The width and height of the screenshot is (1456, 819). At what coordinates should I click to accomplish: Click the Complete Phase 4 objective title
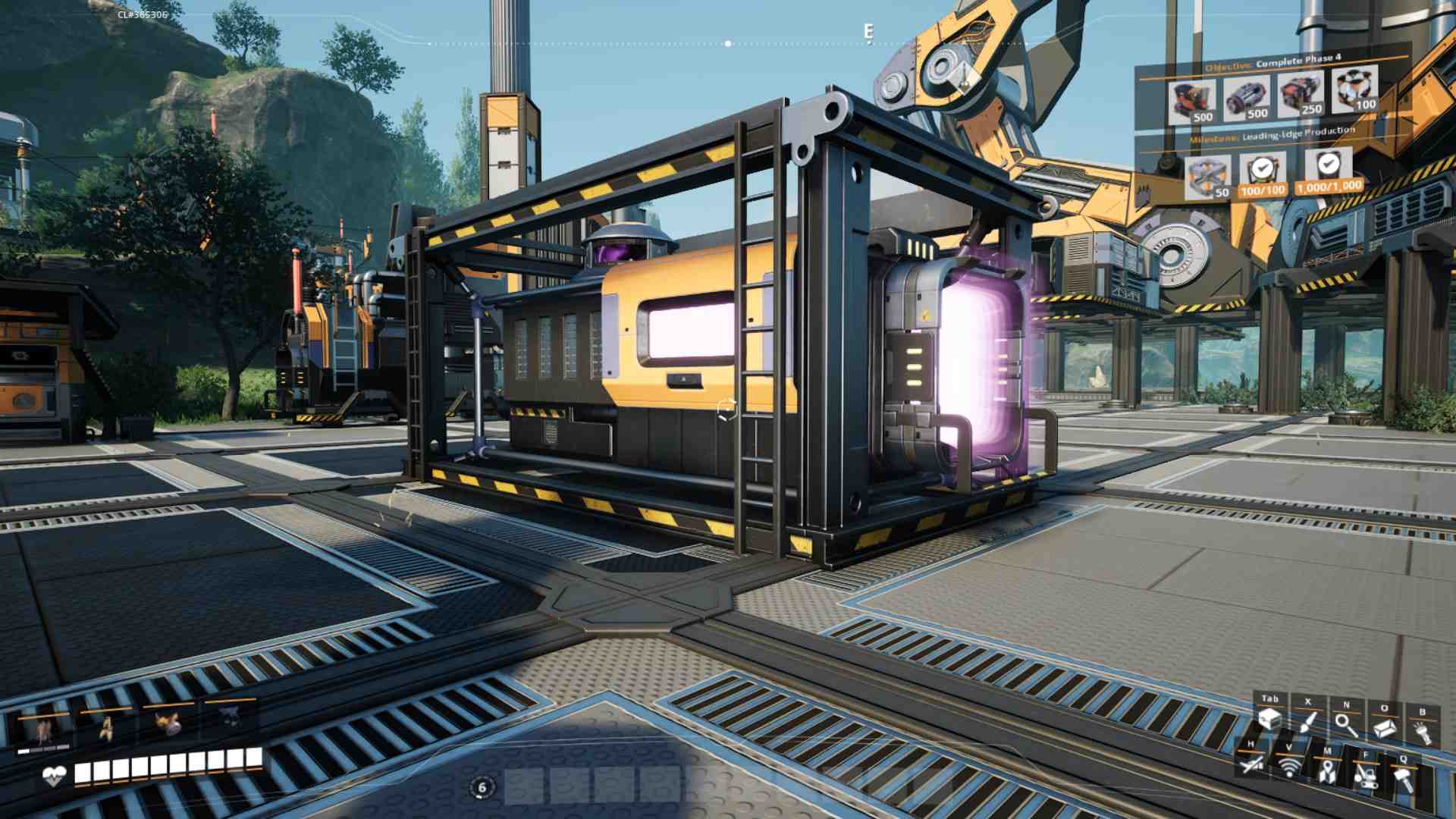tap(1298, 58)
